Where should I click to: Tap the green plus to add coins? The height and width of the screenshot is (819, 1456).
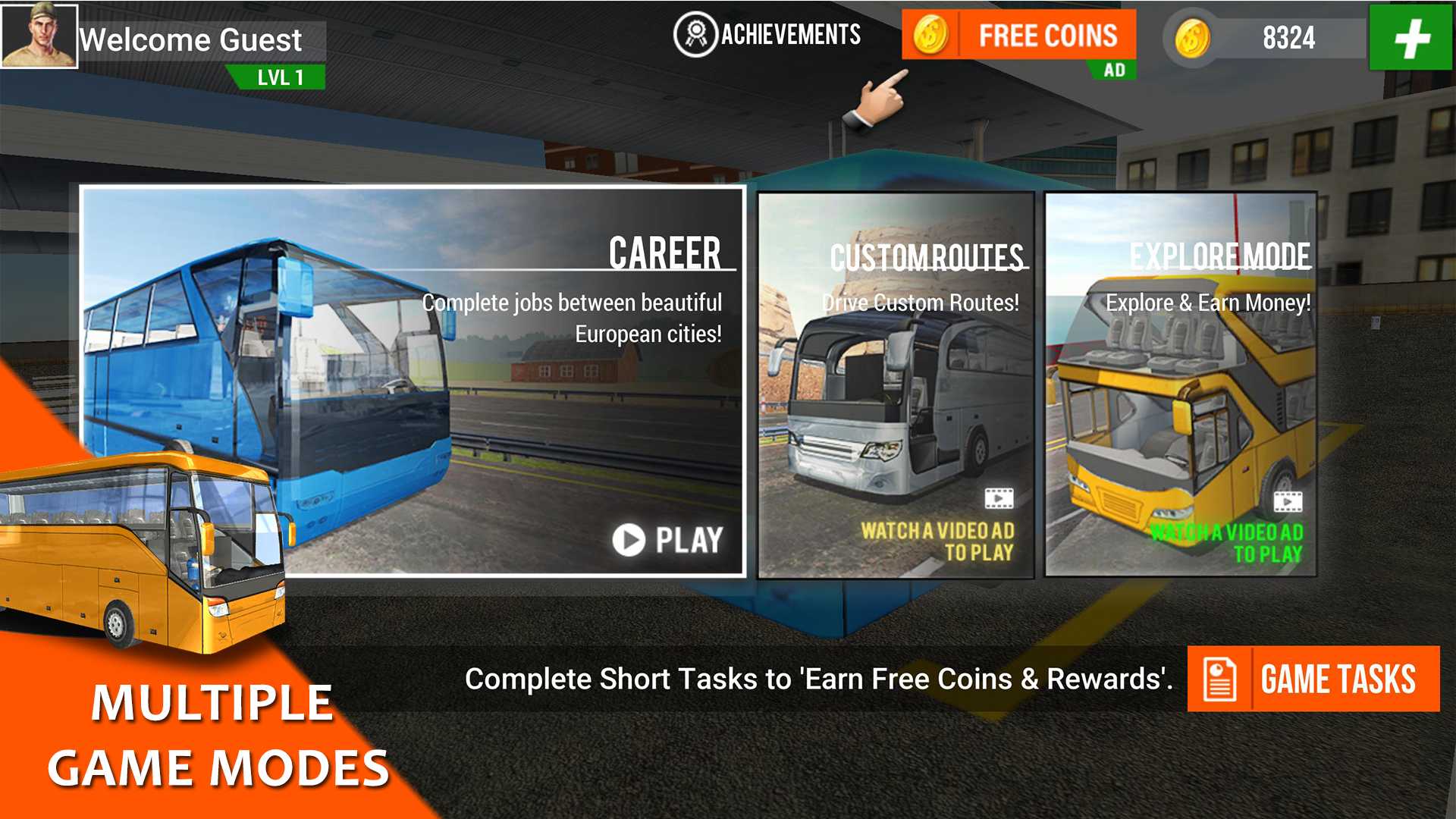click(x=1410, y=38)
